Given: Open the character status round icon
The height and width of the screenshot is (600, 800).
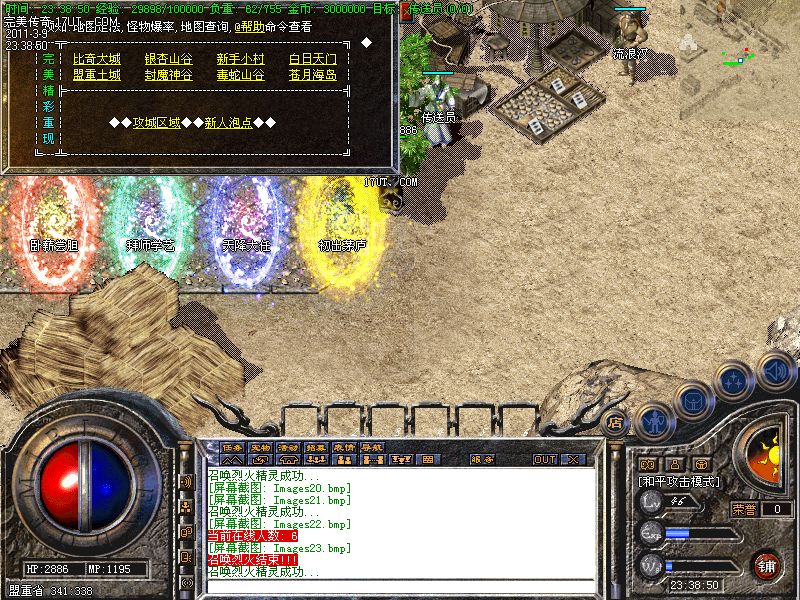Looking at the screenshot, I should [653, 422].
